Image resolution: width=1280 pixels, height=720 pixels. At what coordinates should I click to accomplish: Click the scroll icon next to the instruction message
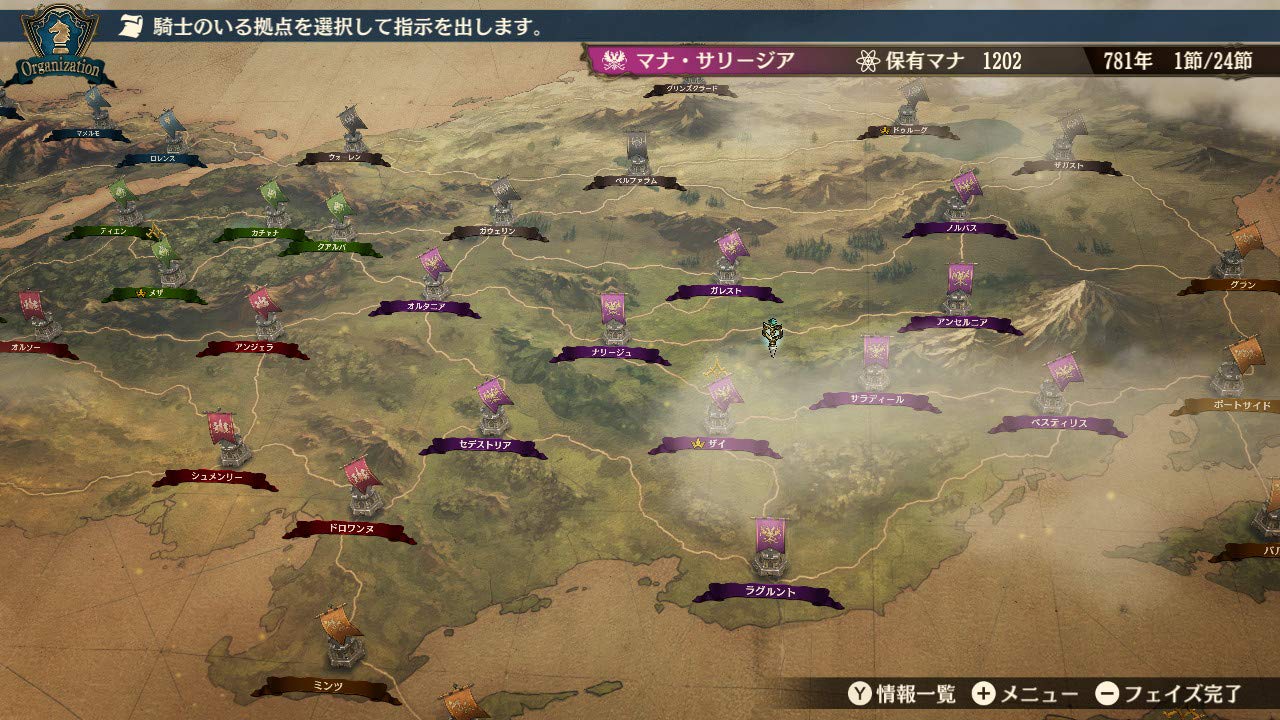pos(131,27)
